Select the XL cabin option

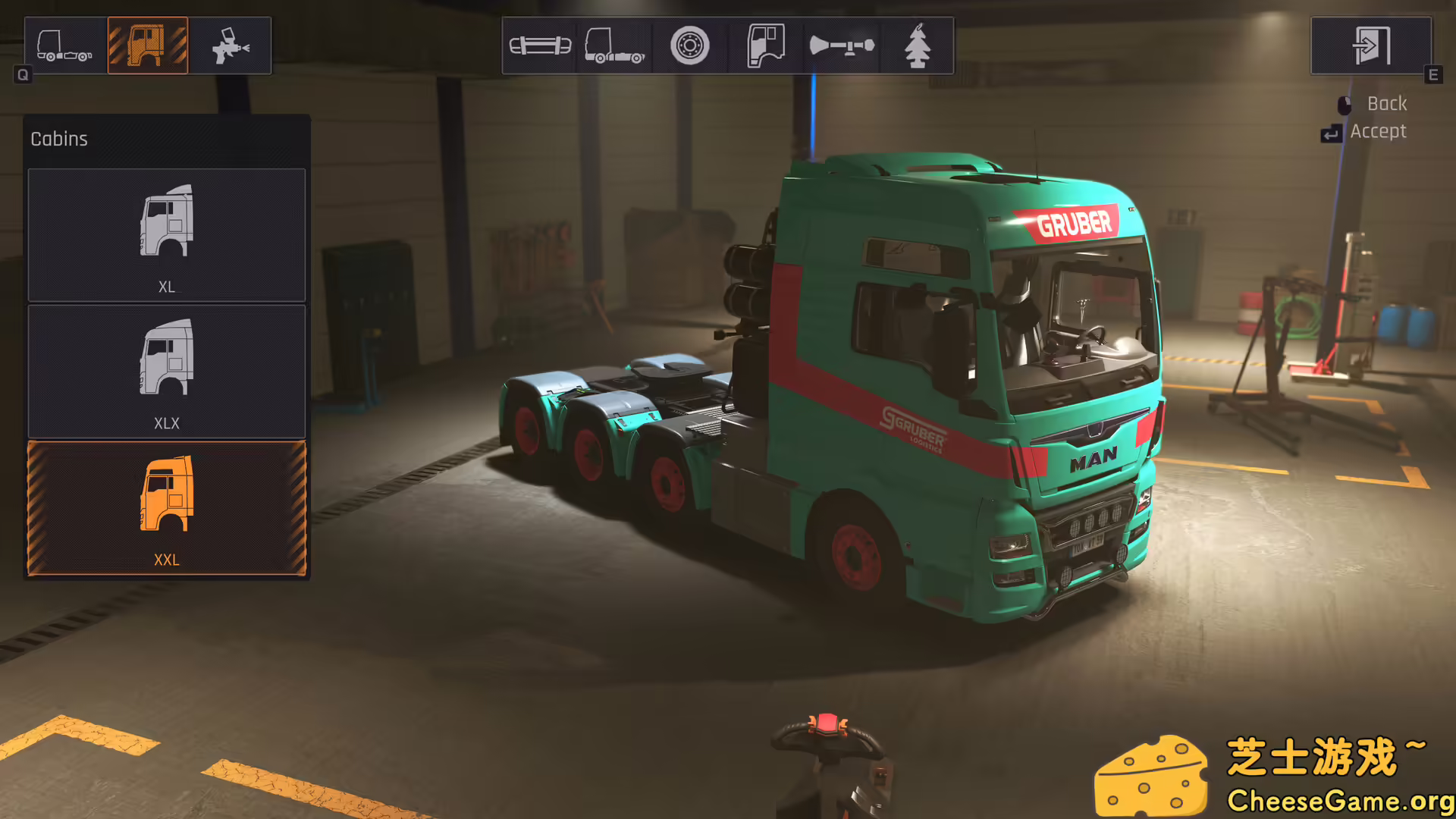tap(166, 234)
